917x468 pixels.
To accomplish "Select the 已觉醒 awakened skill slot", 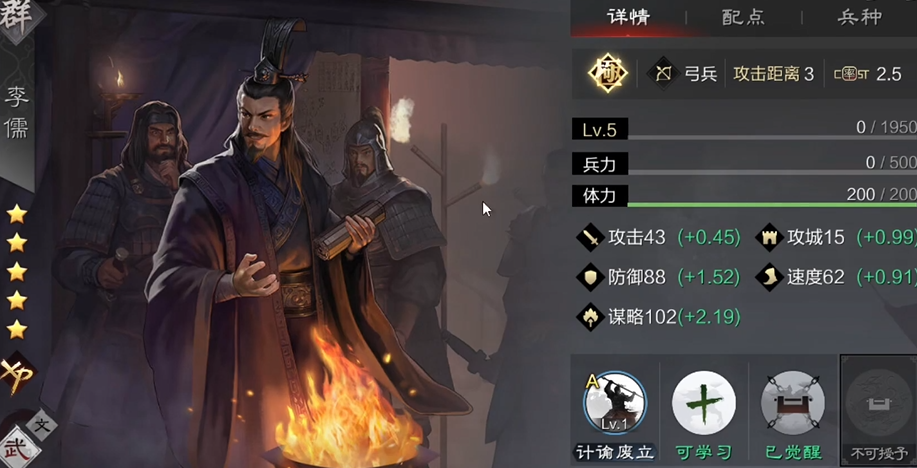I will 792,405.
